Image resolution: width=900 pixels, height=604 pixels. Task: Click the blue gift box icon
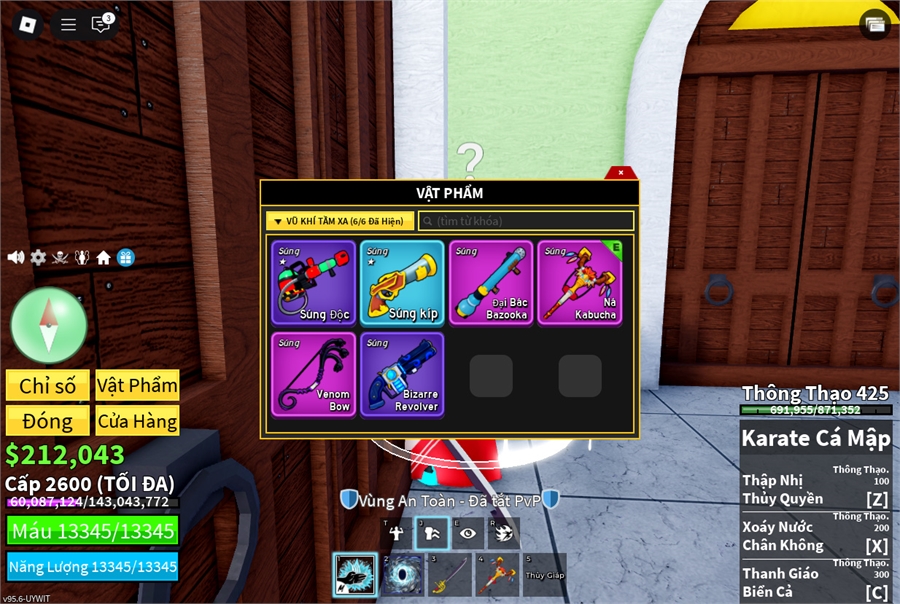tap(125, 258)
